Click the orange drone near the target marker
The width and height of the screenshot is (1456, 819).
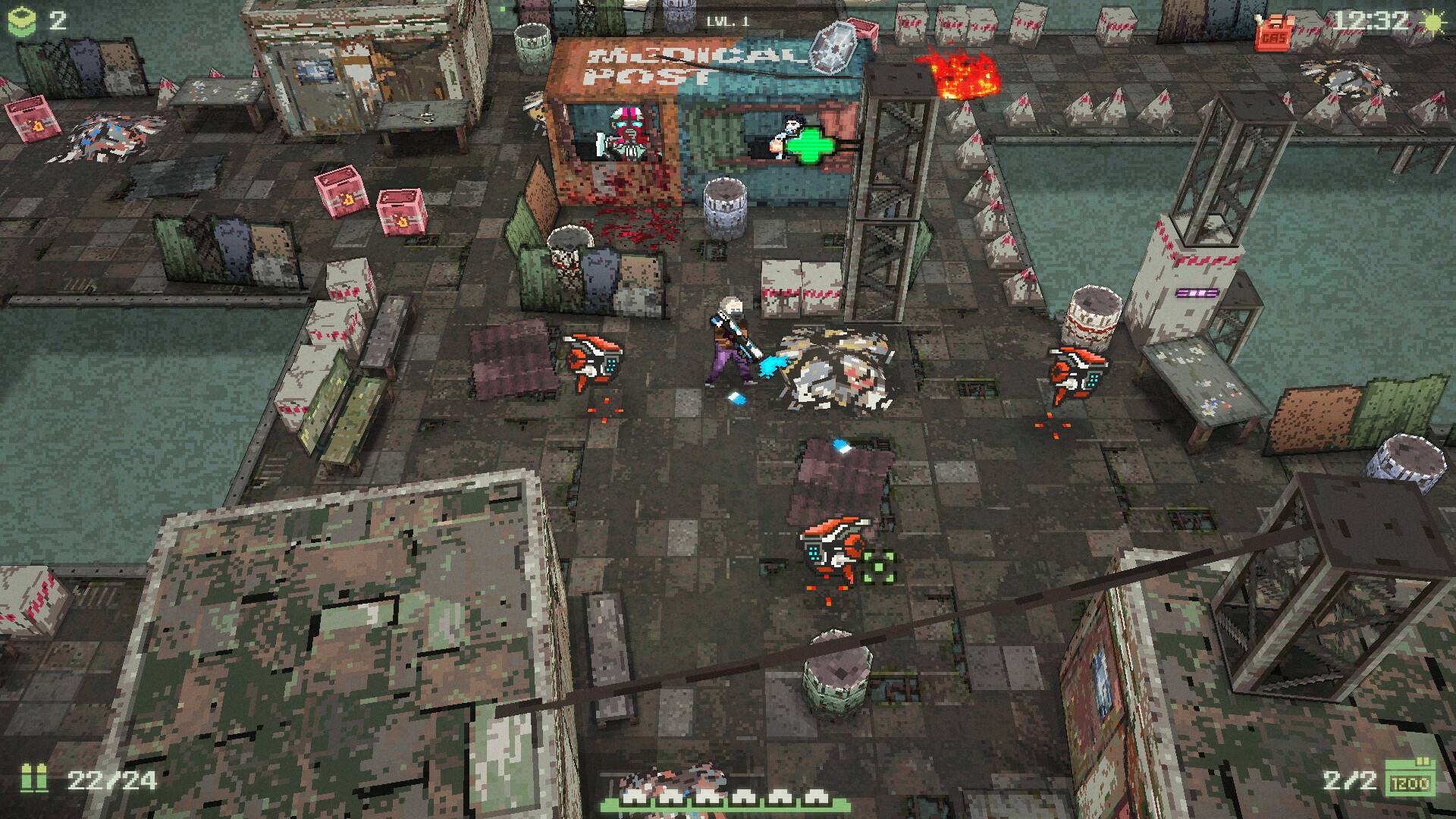pyautogui.click(x=833, y=544)
